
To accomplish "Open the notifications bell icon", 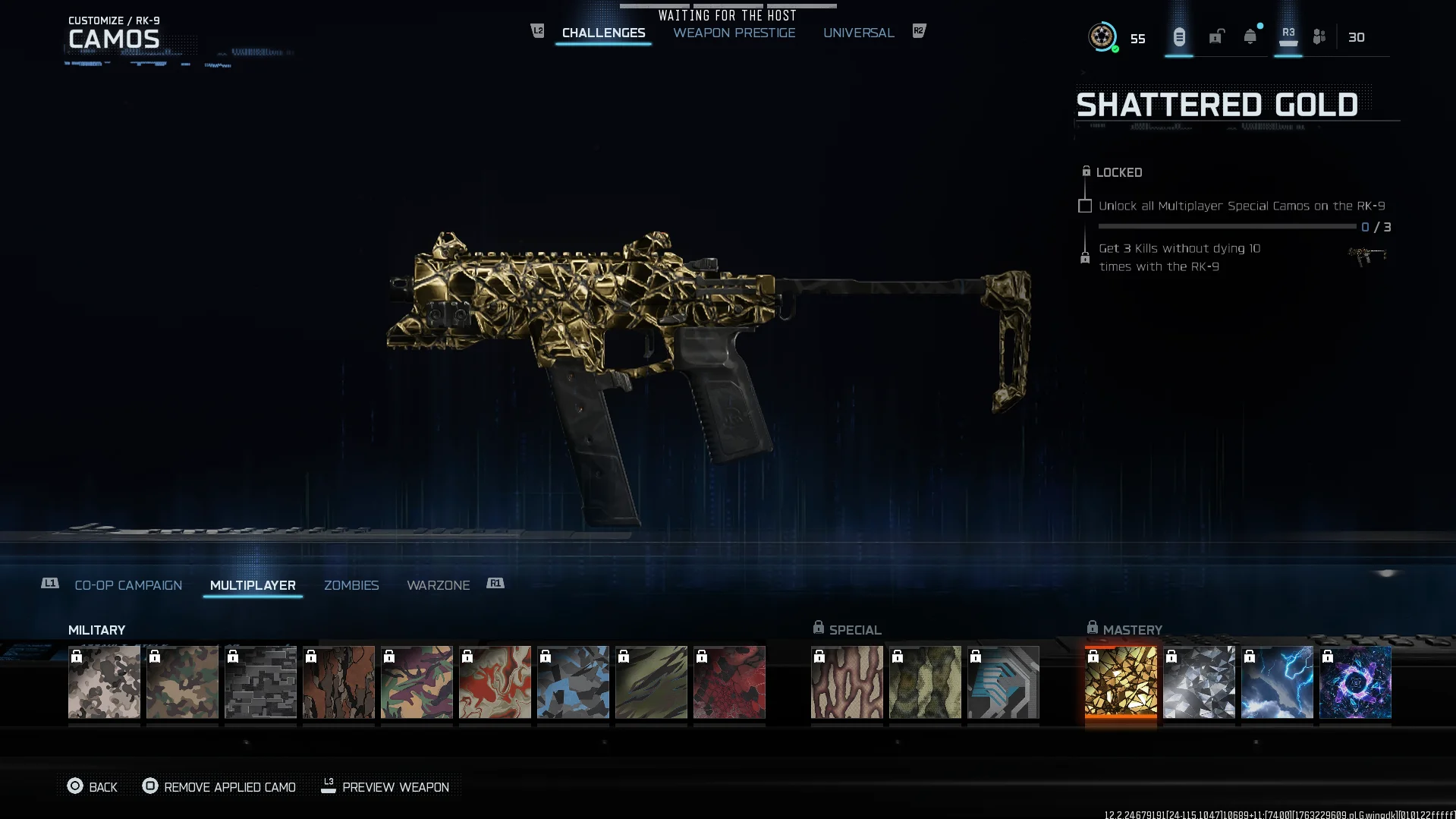I will tap(1250, 36).
